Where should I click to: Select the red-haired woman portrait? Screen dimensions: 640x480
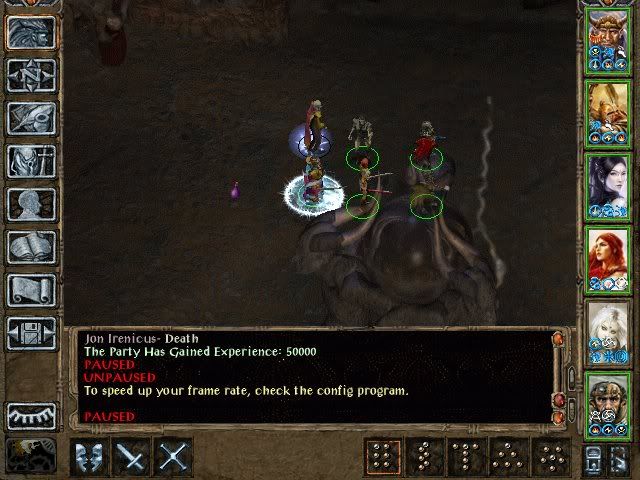607,258
